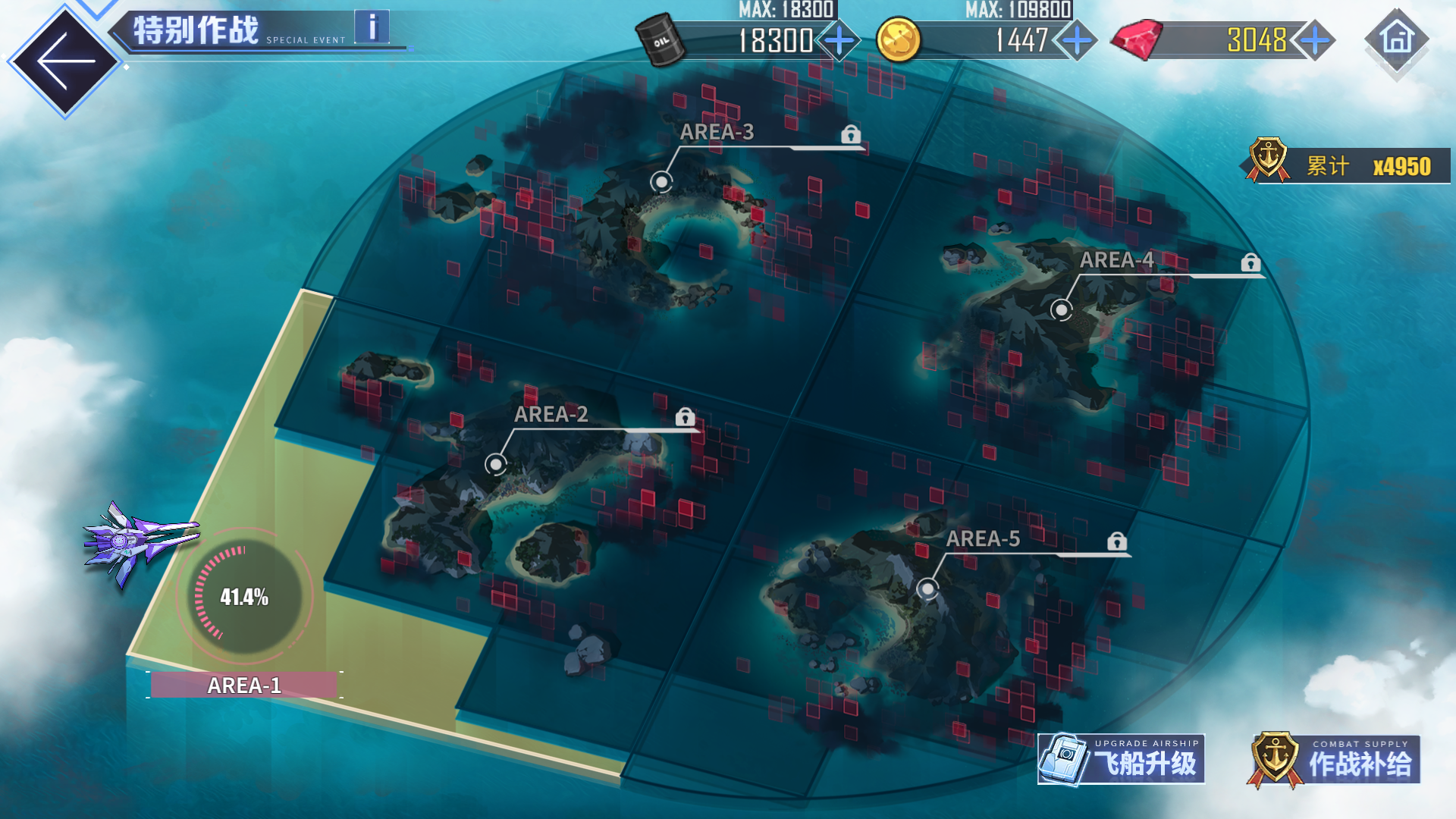Select the AREA-3 map marker
This screenshot has width=1456, height=819.
[x=661, y=182]
